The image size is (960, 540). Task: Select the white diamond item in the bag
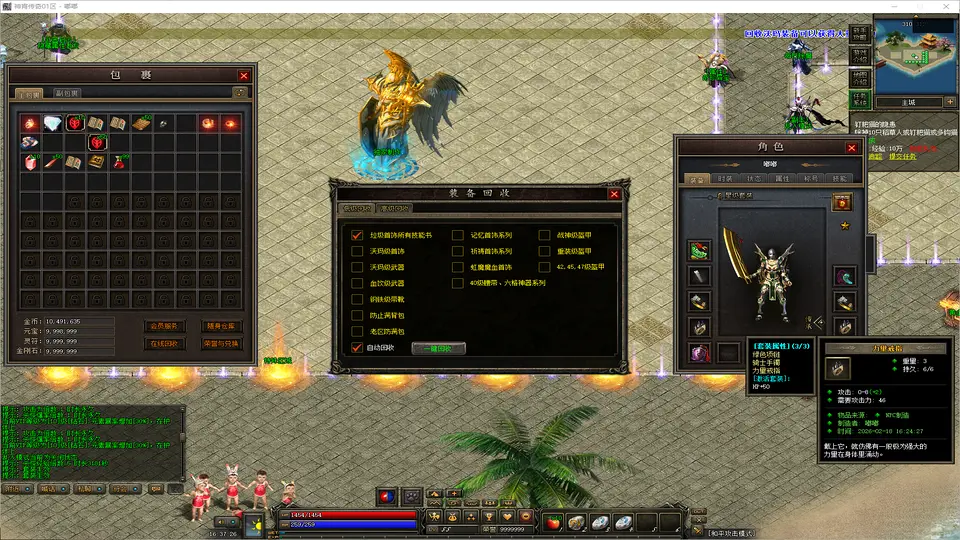[52, 122]
